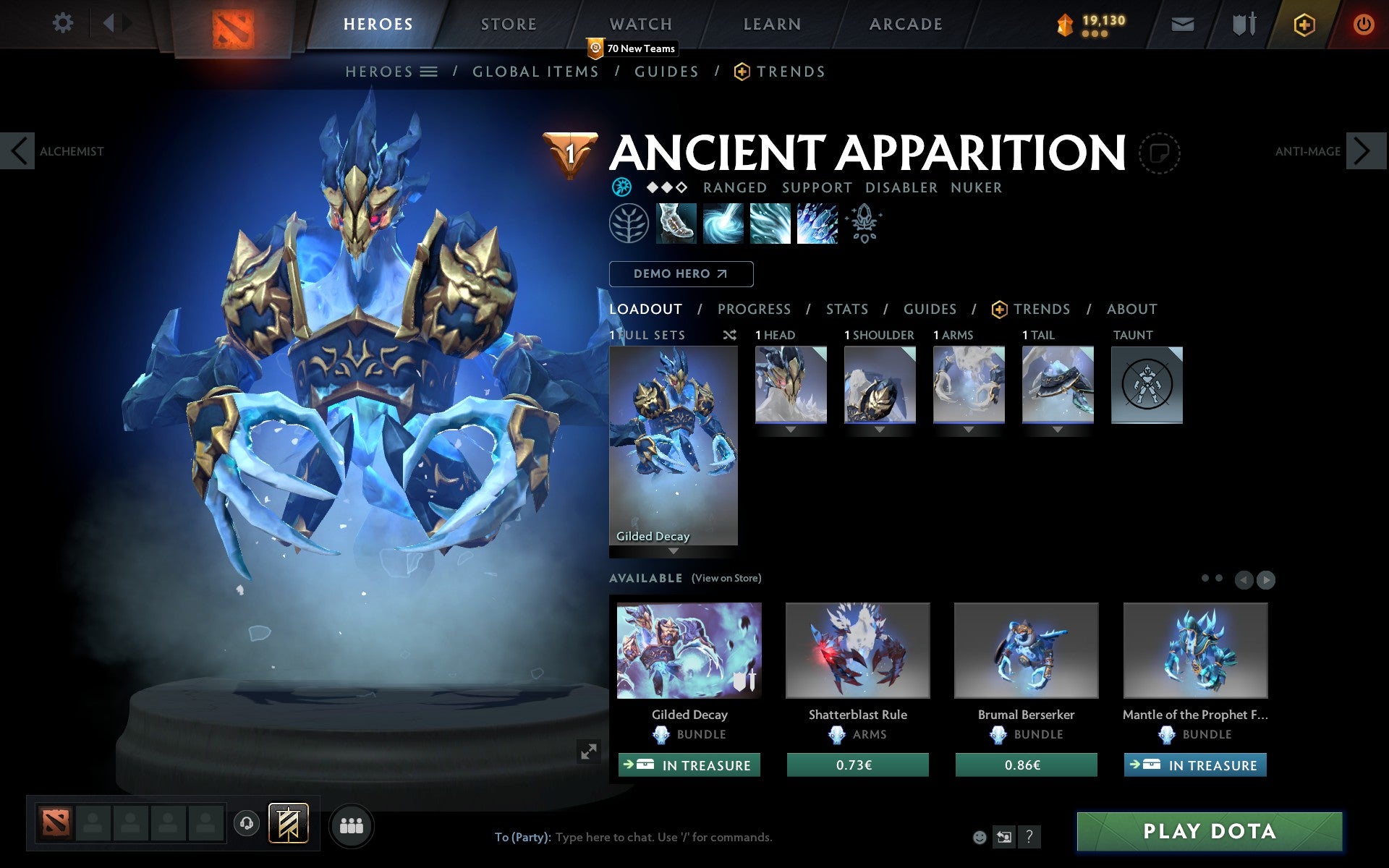Image resolution: width=1389 pixels, height=868 pixels.
Task: Open notifications with the mail envelope icon
Action: click(1182, 24)
